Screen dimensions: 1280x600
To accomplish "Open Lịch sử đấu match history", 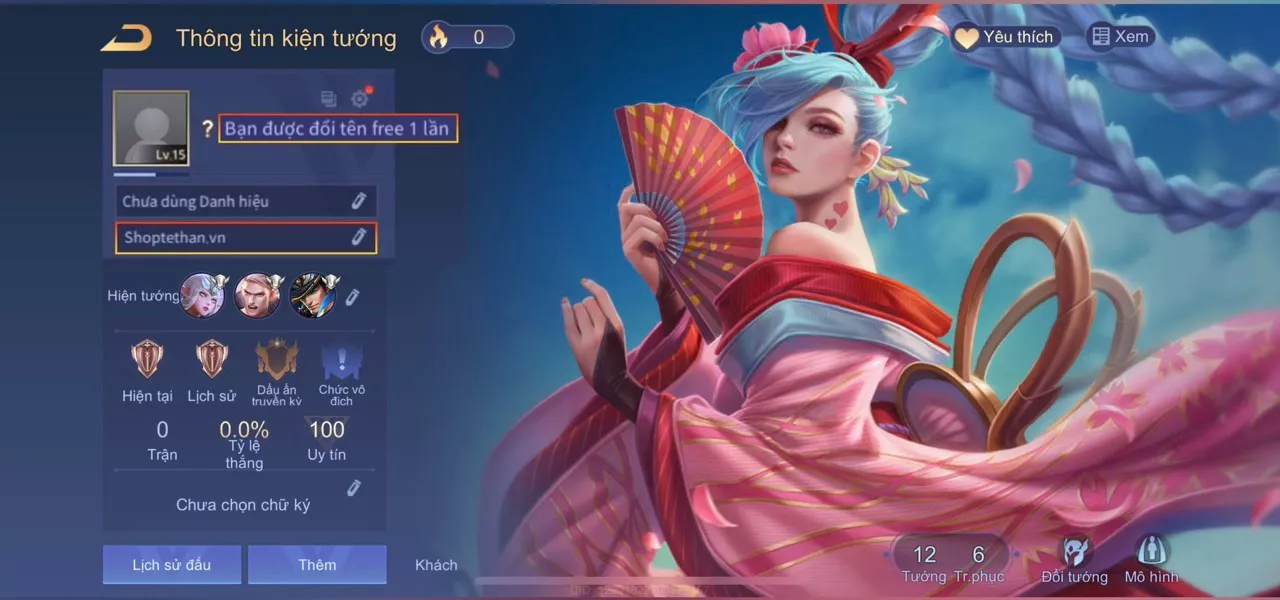I will tap(172, 565).
